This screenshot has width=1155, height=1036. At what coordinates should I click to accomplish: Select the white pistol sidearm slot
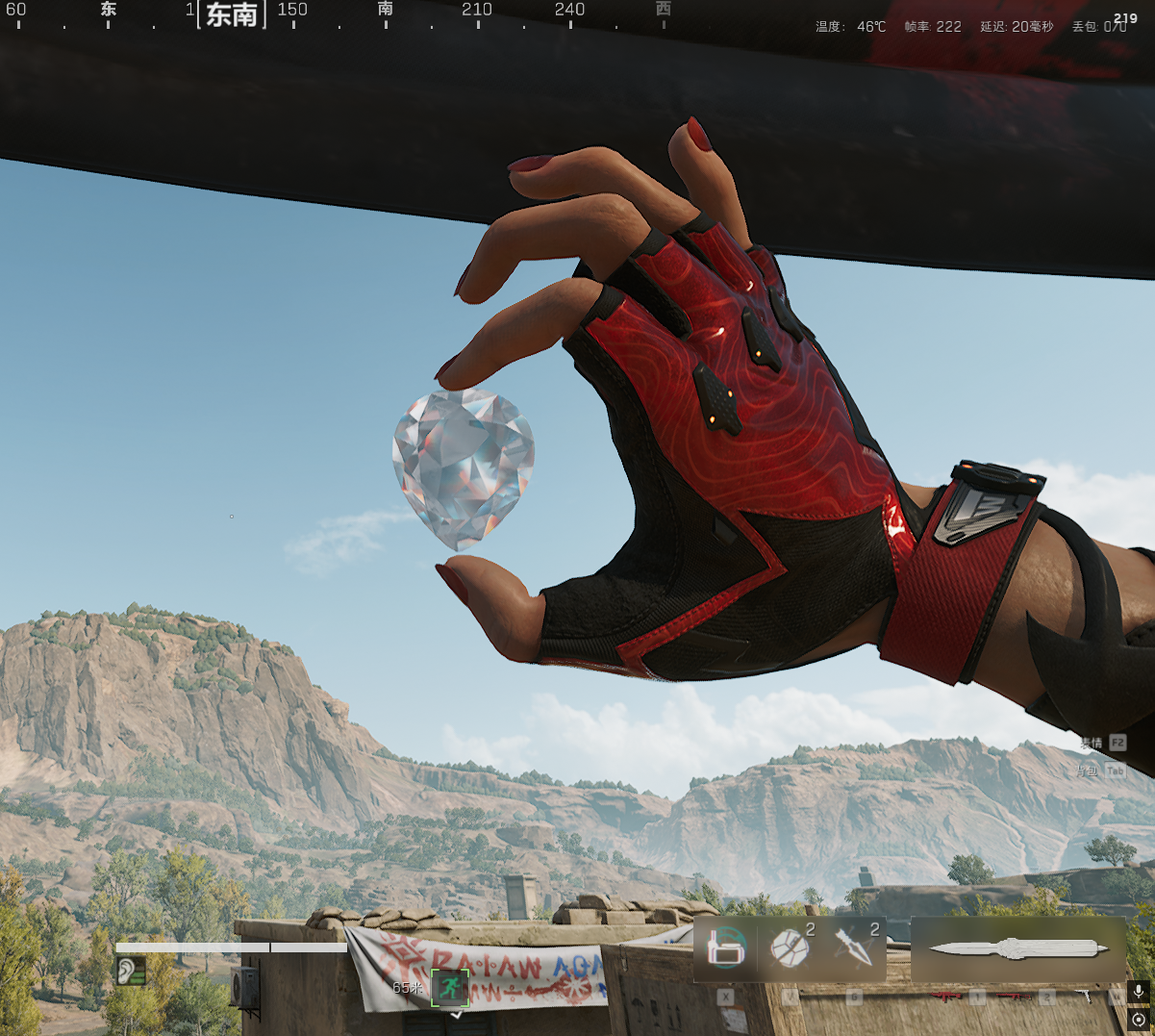(x=1085, y=998)
